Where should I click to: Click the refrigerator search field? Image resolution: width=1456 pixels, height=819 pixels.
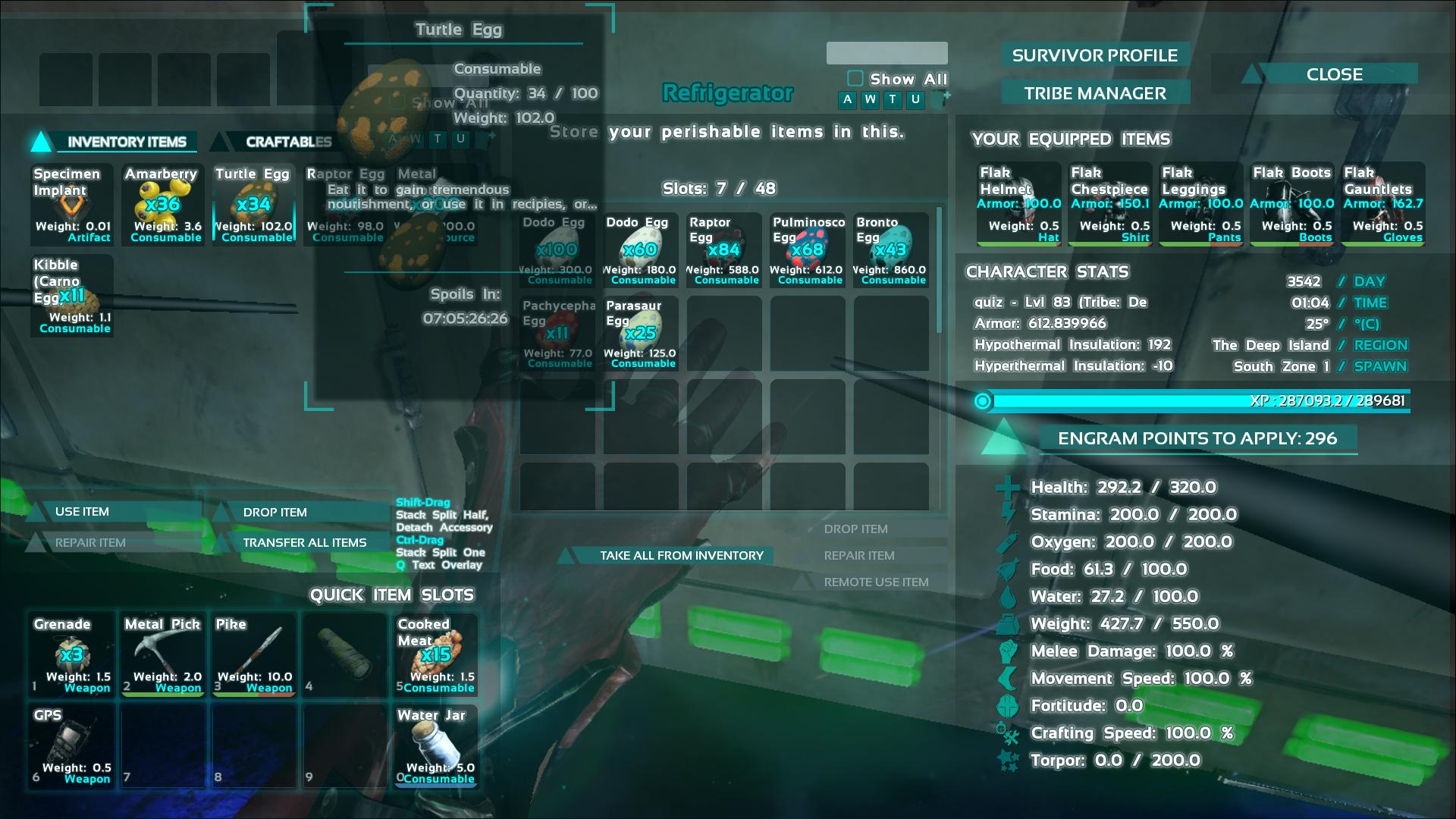tap(886, 53)
